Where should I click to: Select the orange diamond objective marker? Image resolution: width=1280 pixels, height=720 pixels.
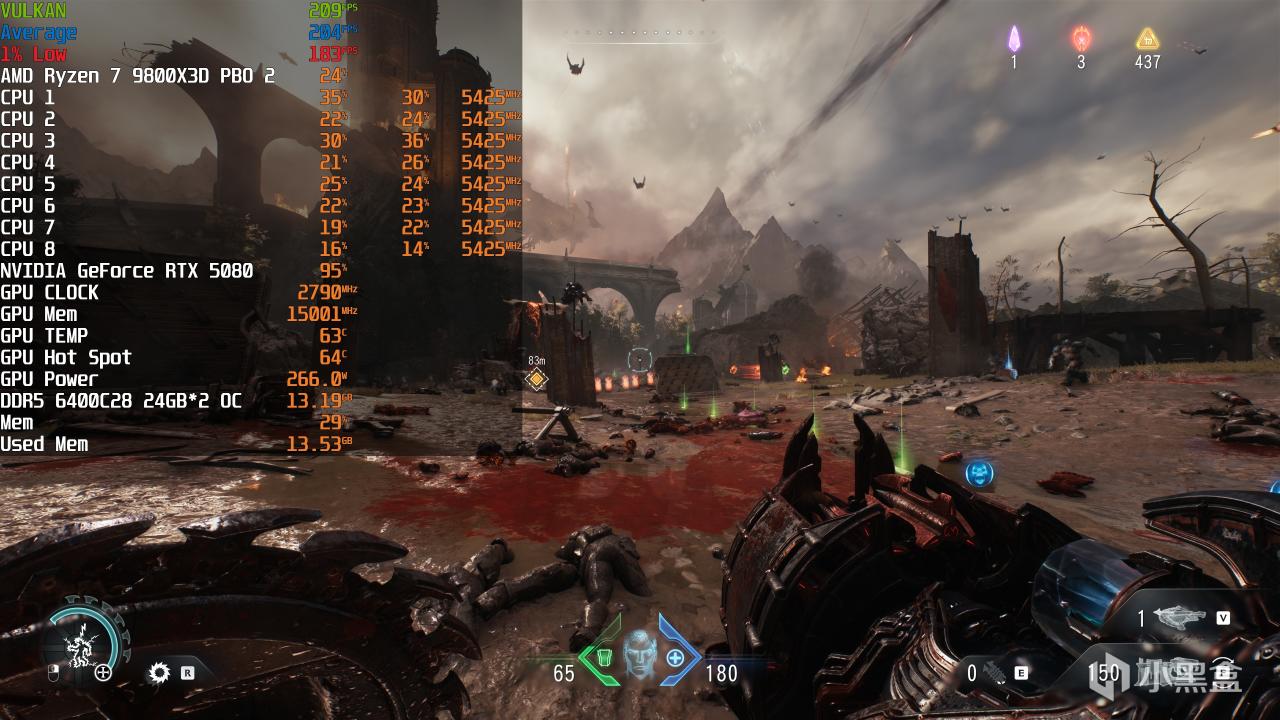[537, 378]
